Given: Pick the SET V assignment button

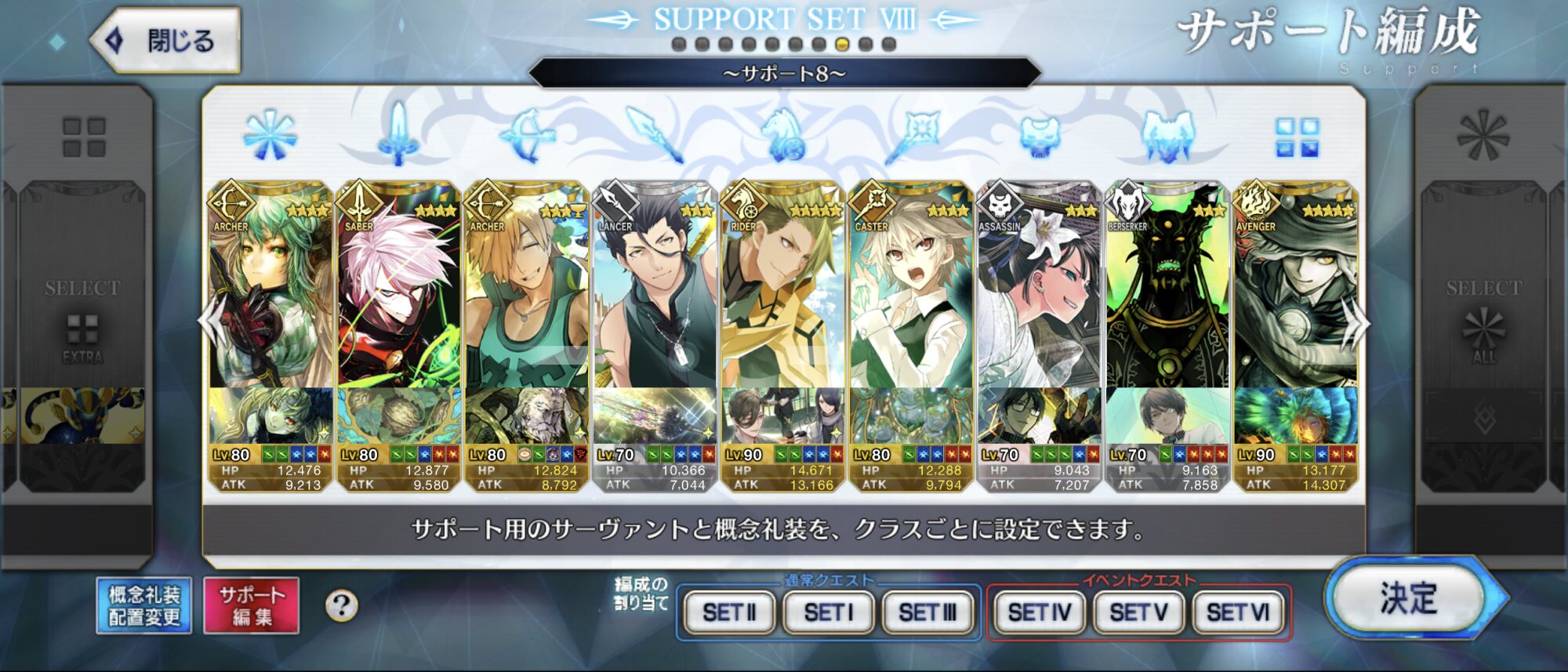Looking at the screenshot, I should coord(1139,612).
